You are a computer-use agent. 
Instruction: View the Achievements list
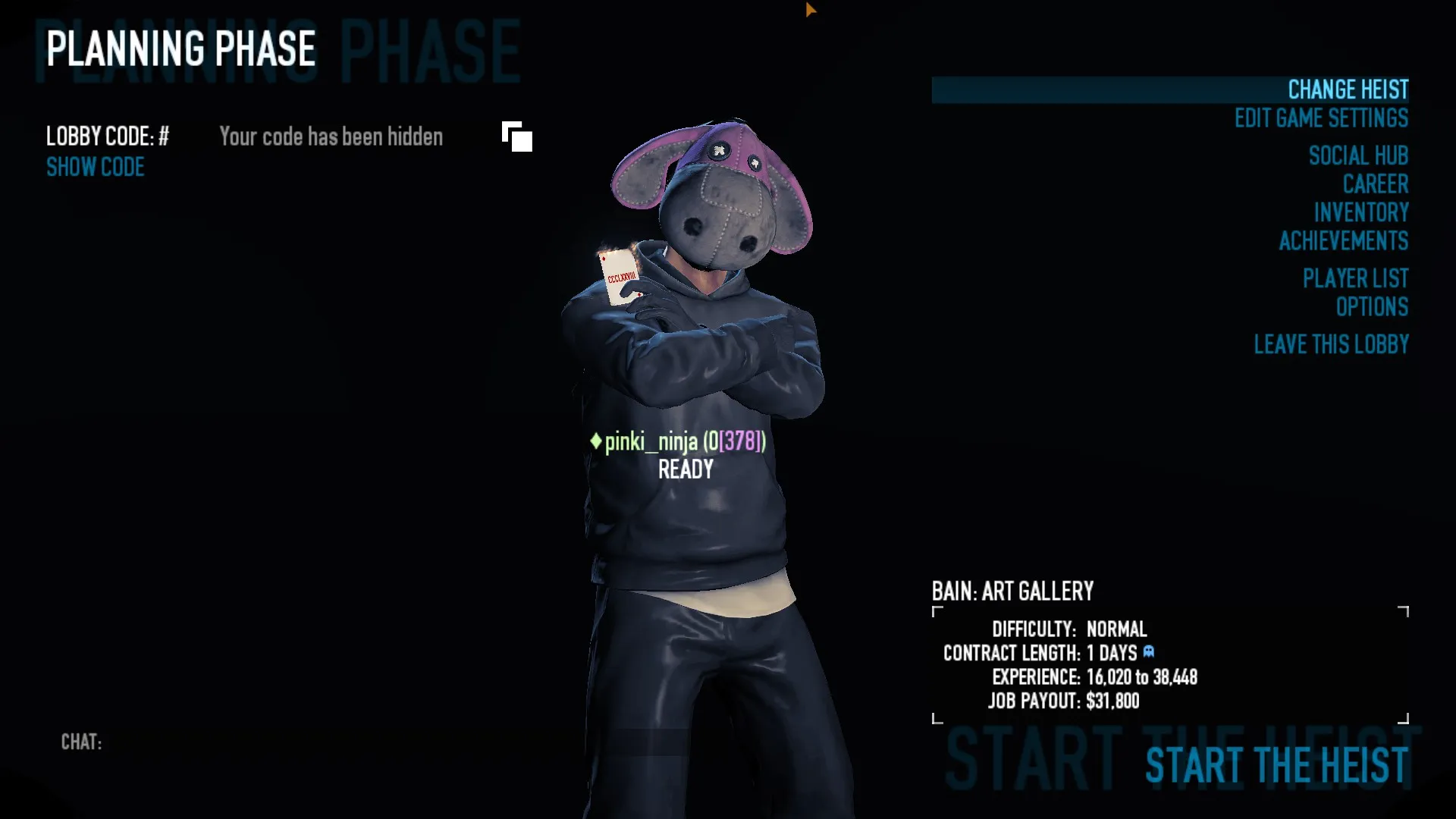(1343, 241)
